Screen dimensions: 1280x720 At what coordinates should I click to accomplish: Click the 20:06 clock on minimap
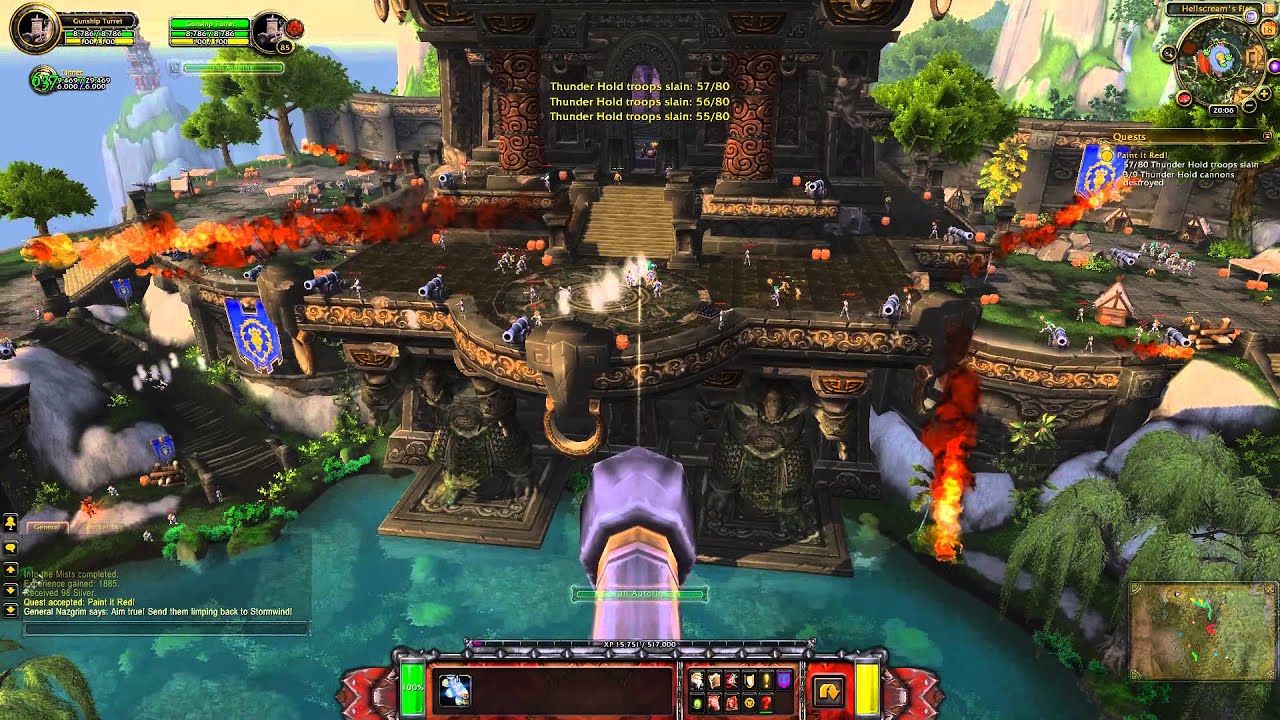click(x=1222, y=110)
